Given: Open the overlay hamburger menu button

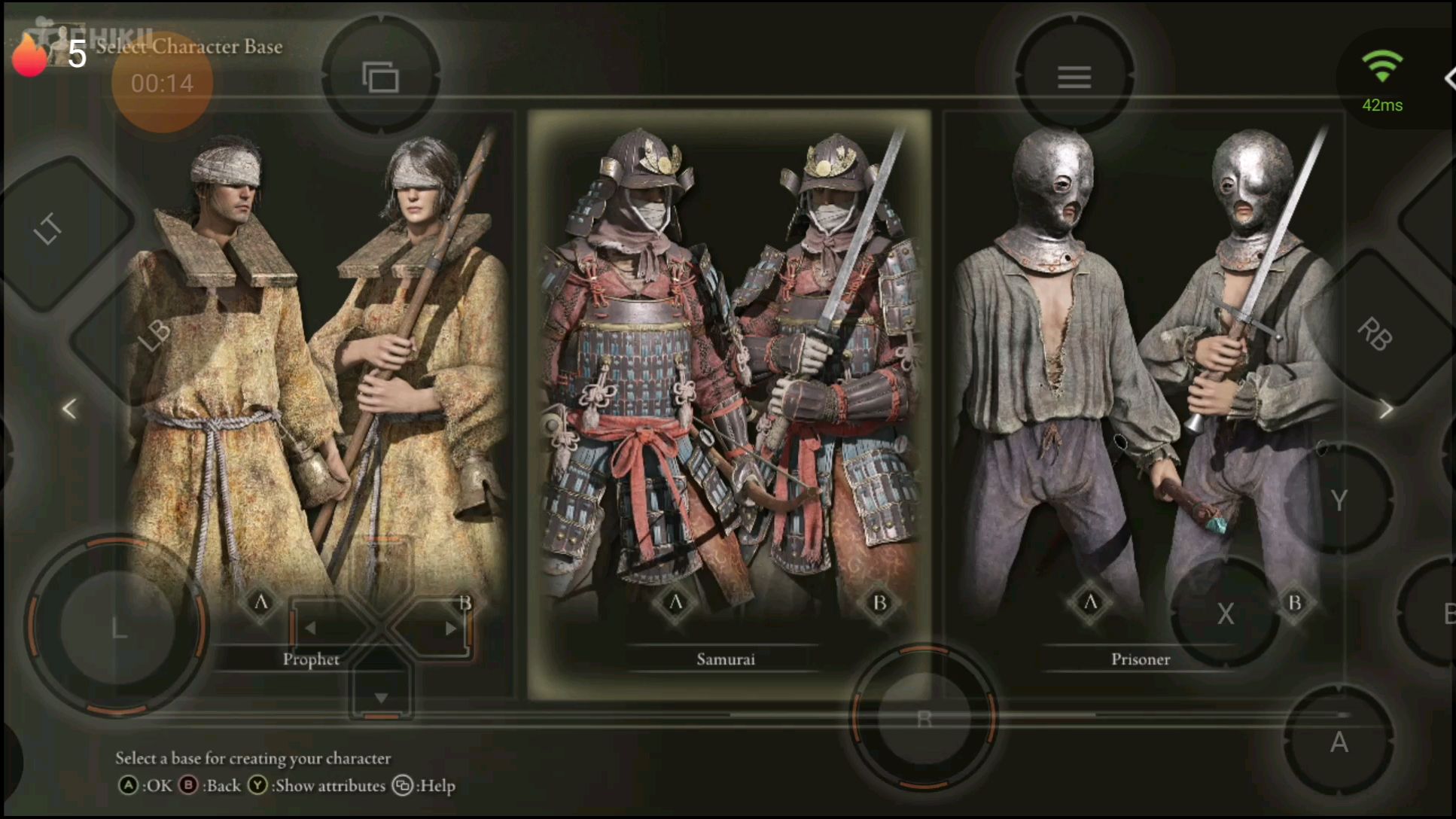Looking at the screenshot, I should pyautogui.click(x=1074, y=77).
